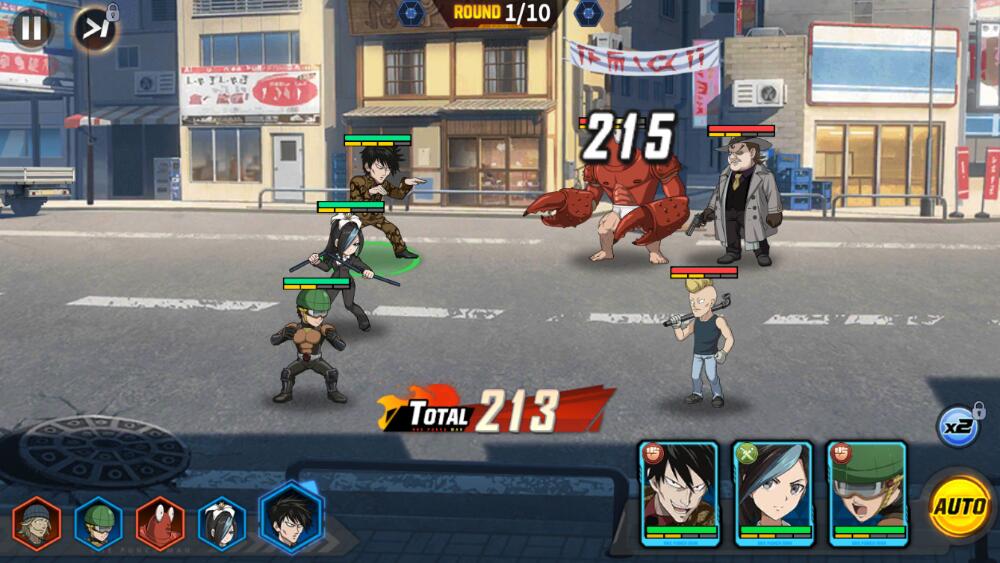Pause the battle

coord(31,28)
